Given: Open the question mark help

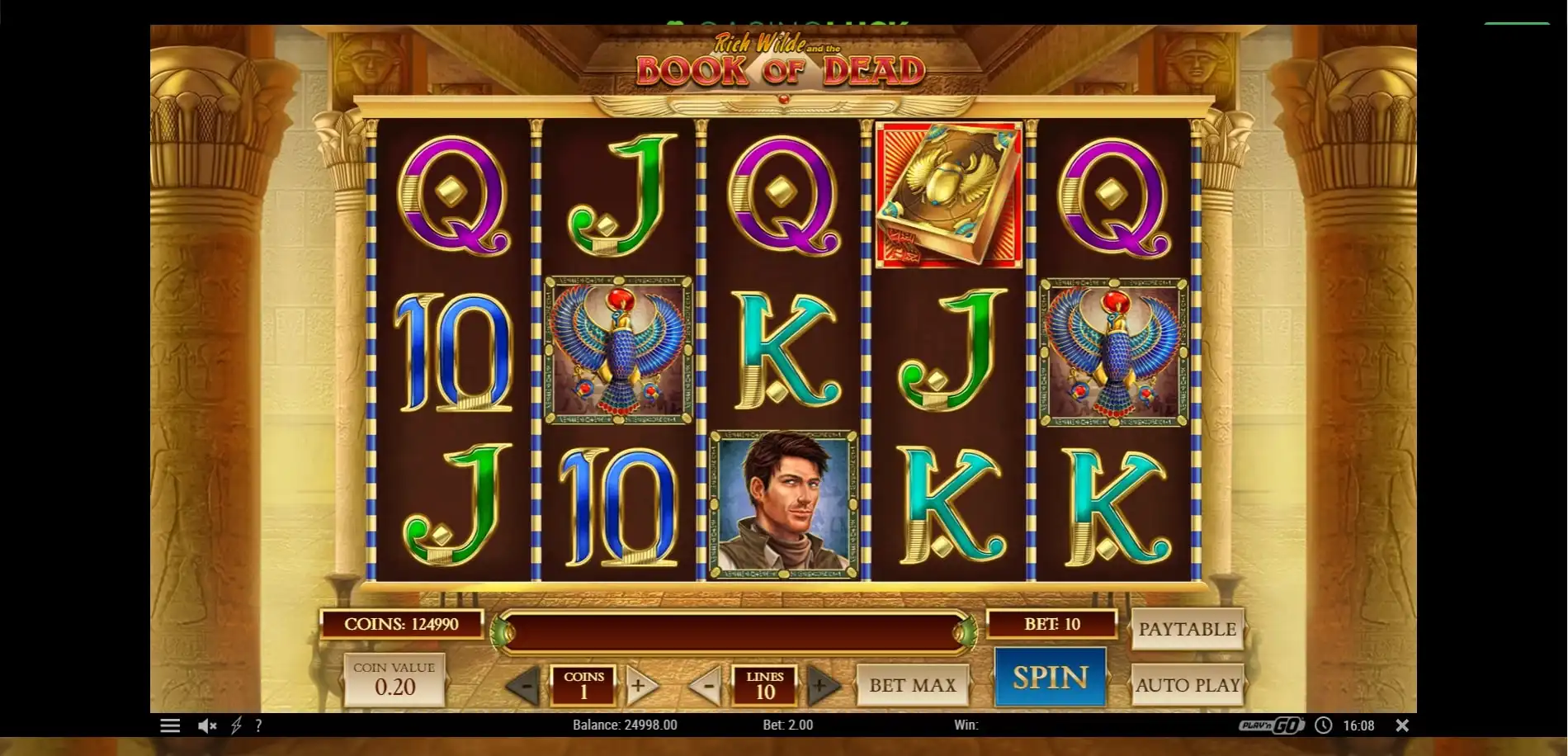Looking at the screenshot, I should pos(258,725).
